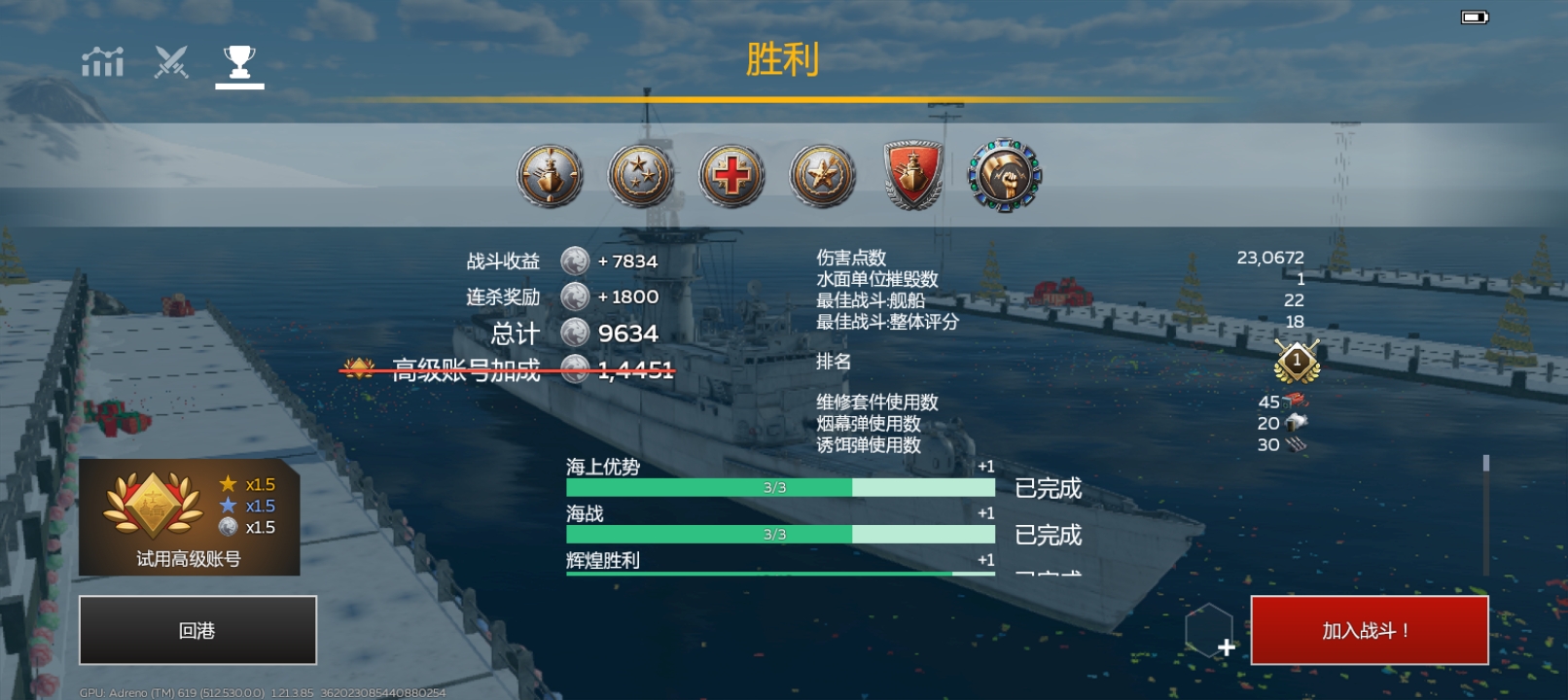Switch to the crossed-swords battle tab
The width and height of the screenshot is (1568, 700).
170,61
